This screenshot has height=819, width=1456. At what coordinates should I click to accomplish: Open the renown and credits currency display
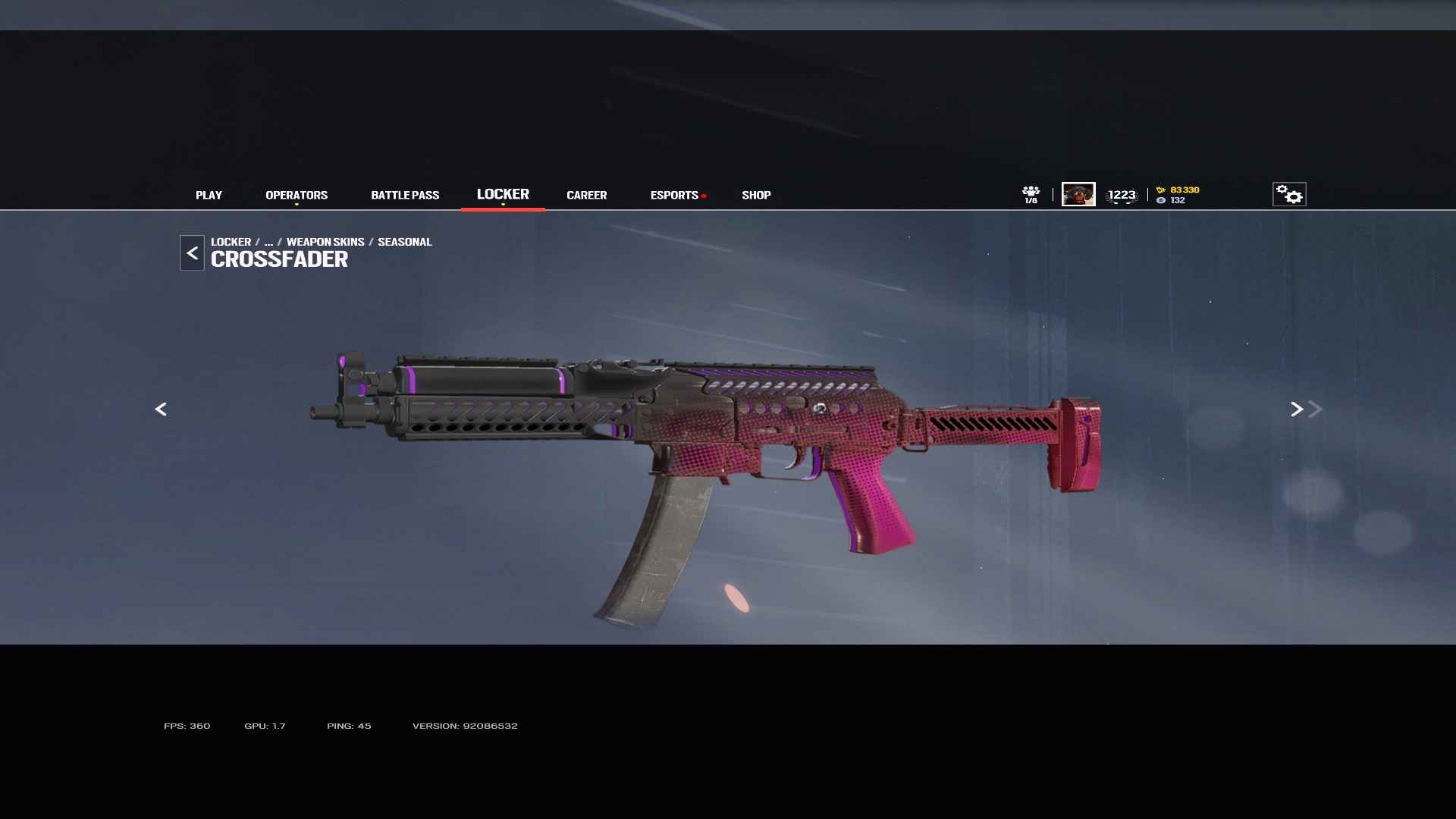click(1178, 195)
